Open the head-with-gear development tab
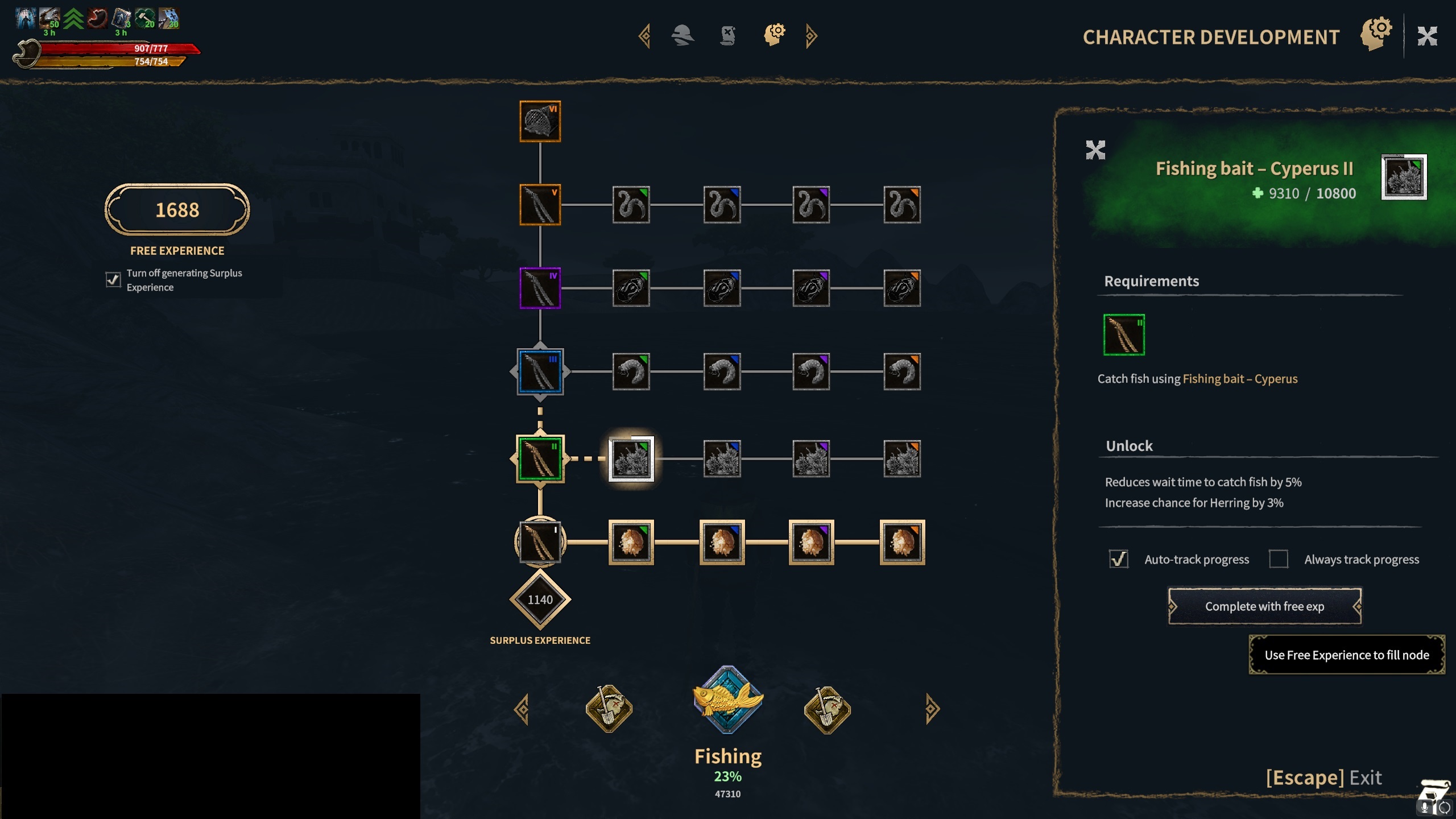This screenshot has width=1456, height=819. pos(774,35)
